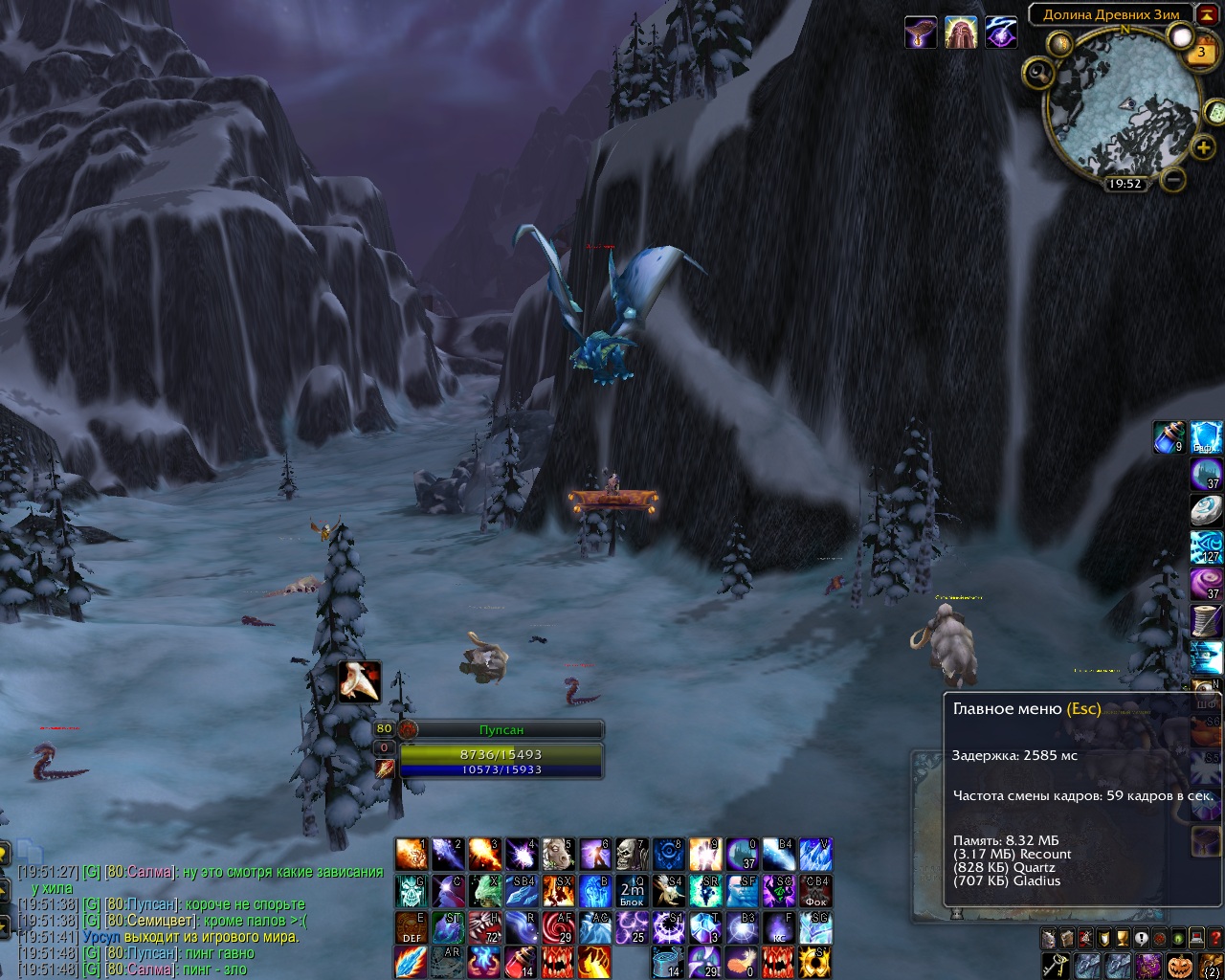Click the minimap zoom-in plus button
This screenshot has width=1225, height=980.
click(1203, 147)
